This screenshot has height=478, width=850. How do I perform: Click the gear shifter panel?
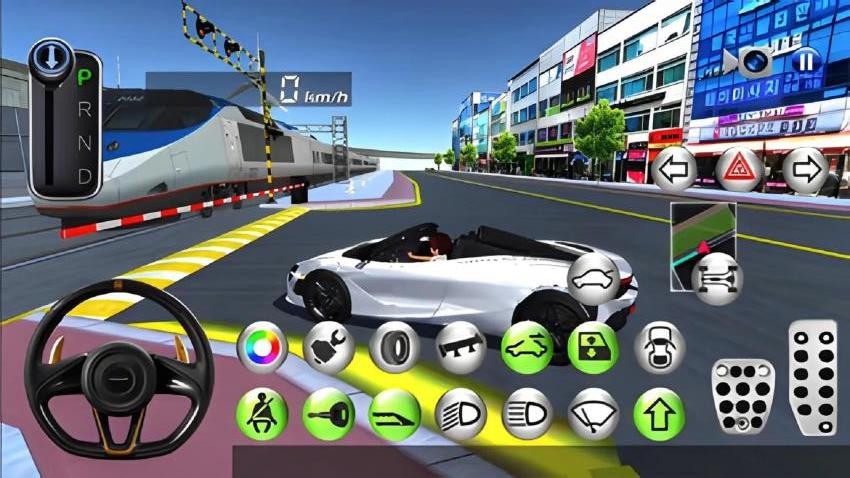pos(65,120)
